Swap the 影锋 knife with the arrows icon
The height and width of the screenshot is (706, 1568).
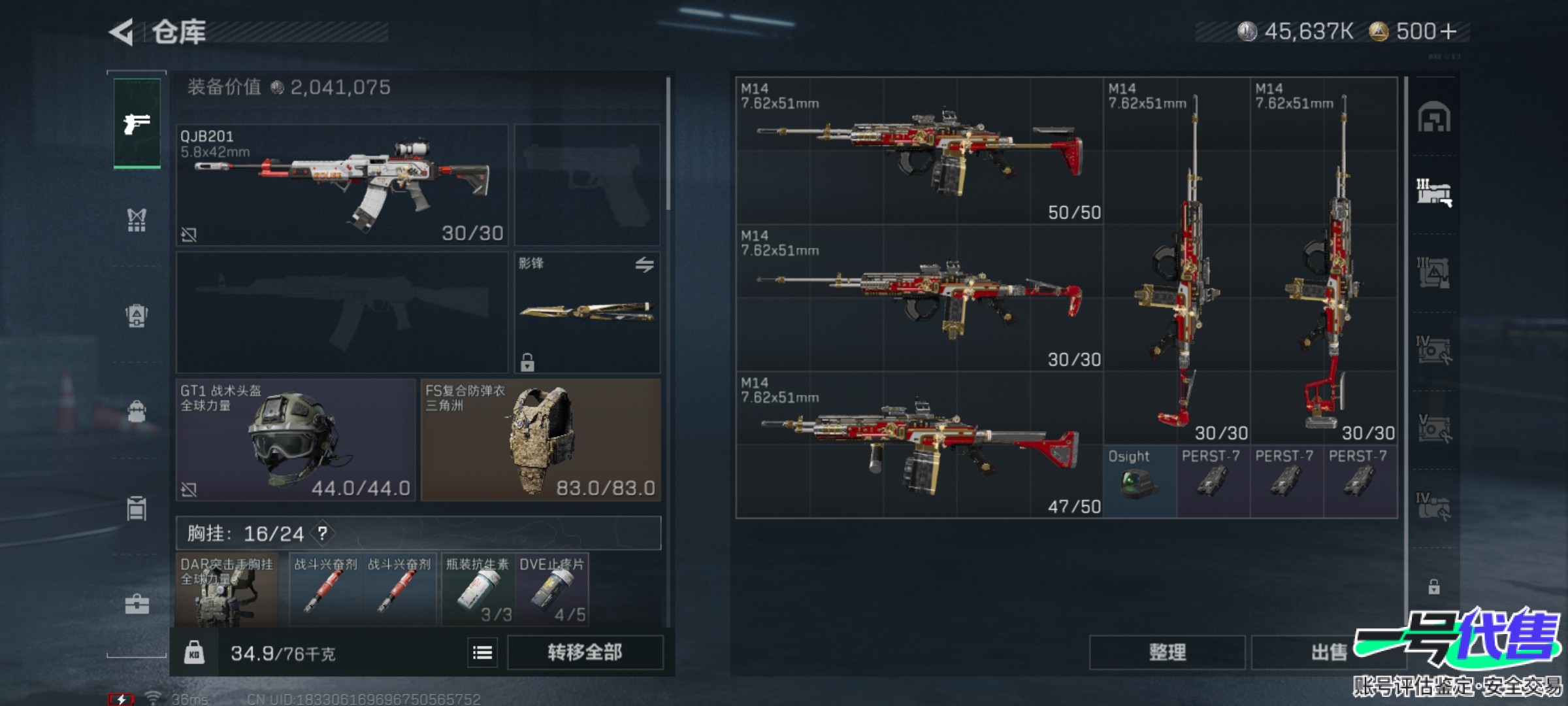[644, 265]
